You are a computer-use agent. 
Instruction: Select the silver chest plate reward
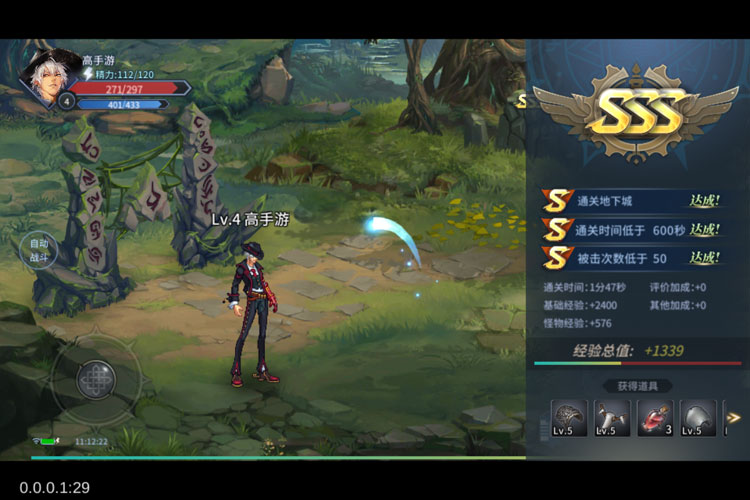[698, 418]
